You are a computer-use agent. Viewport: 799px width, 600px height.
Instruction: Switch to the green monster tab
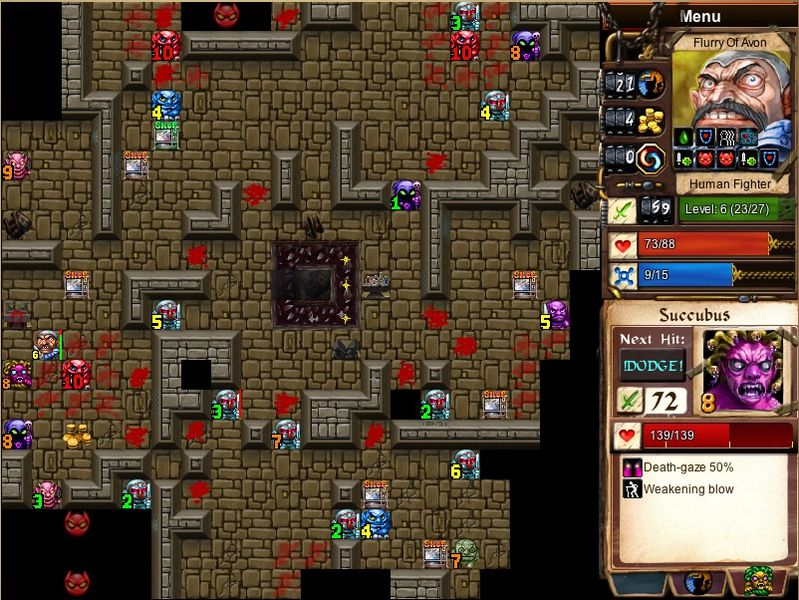click(x=756, y=582)
